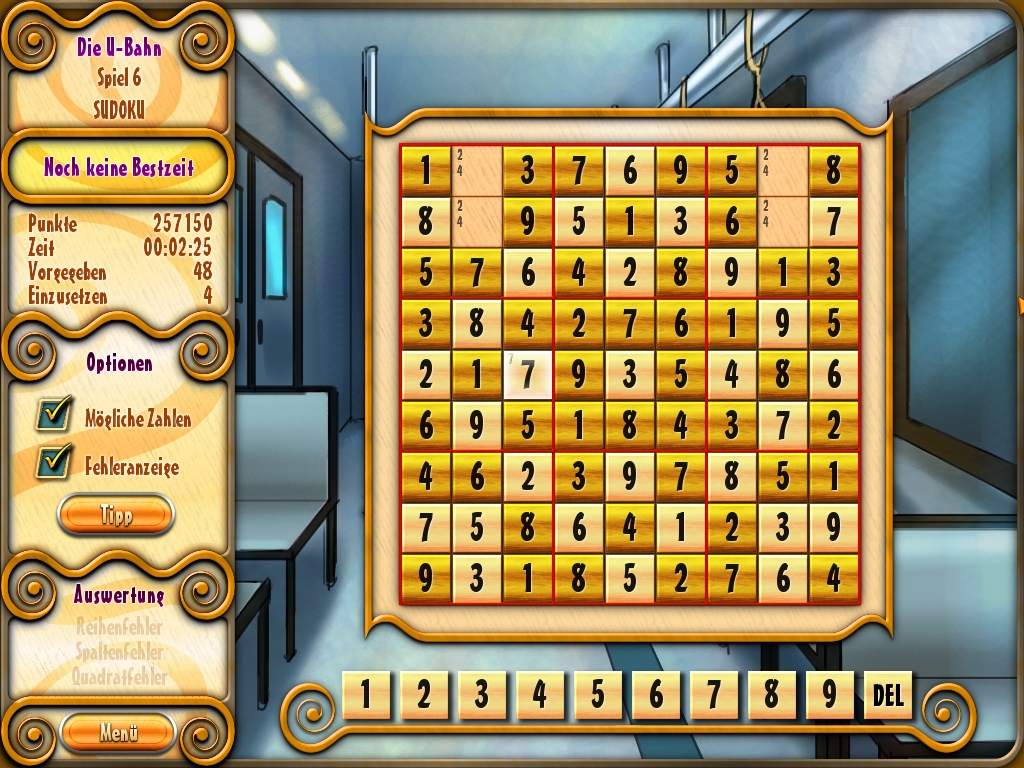
Task: Select number 8 in the number bar
Action: (772, 695)
